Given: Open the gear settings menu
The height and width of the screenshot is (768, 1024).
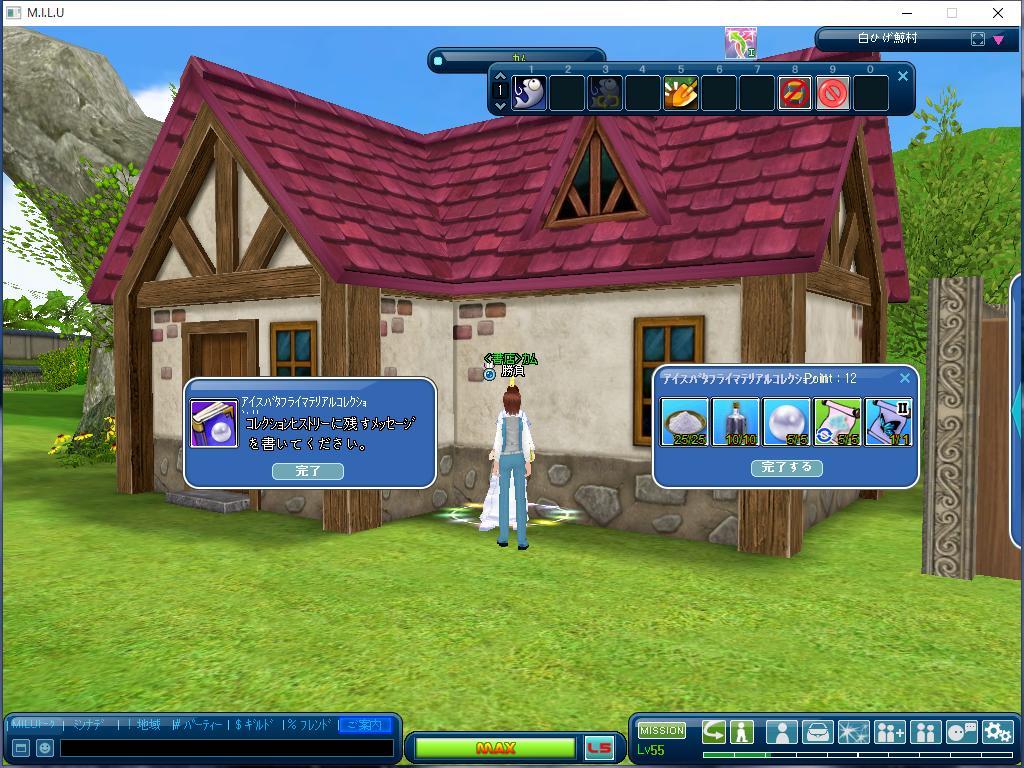Looking at the screenshot, I should click(x=997, y=732).
